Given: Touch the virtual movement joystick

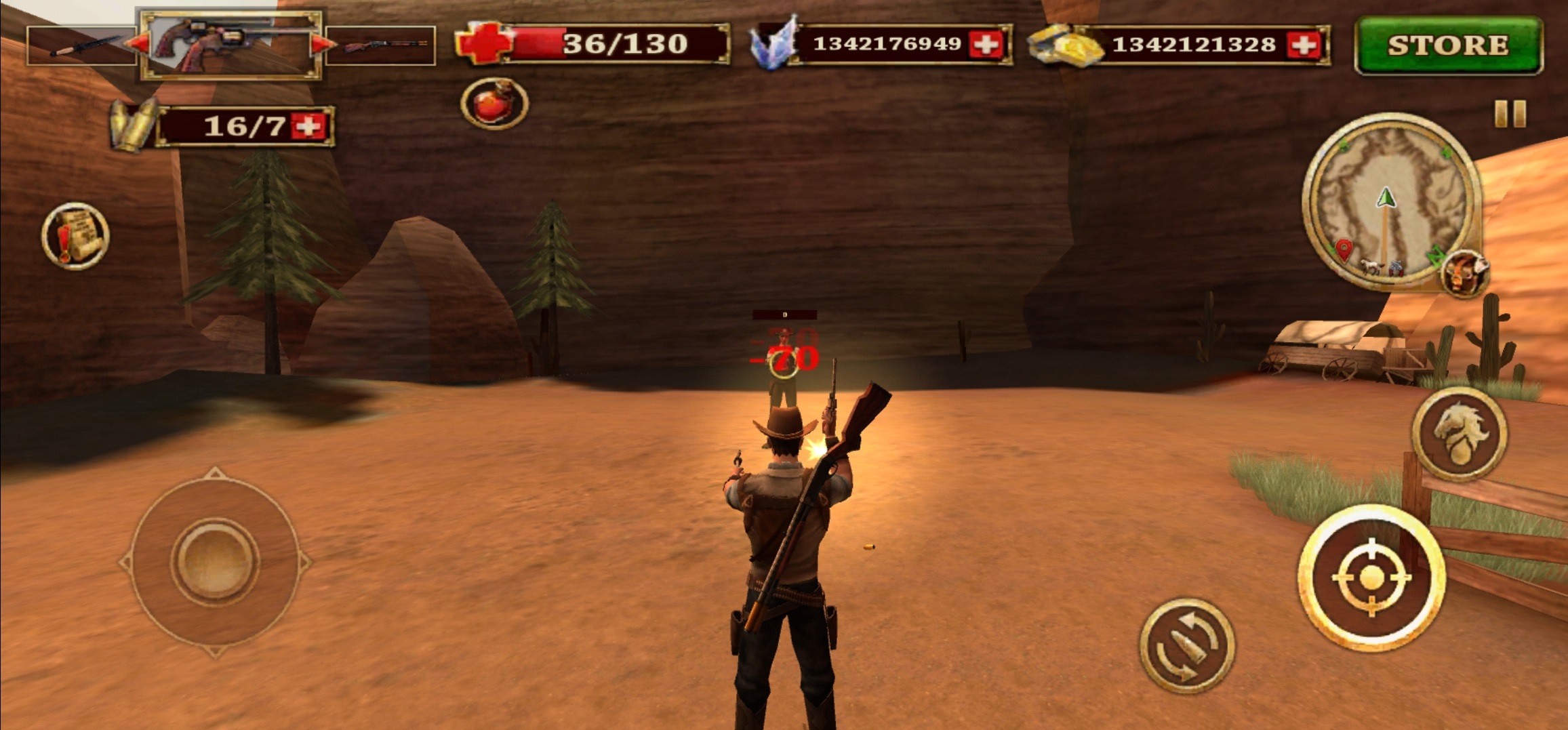Looking at the screenshot, I should pyautogui.click(x=215, y=561).
